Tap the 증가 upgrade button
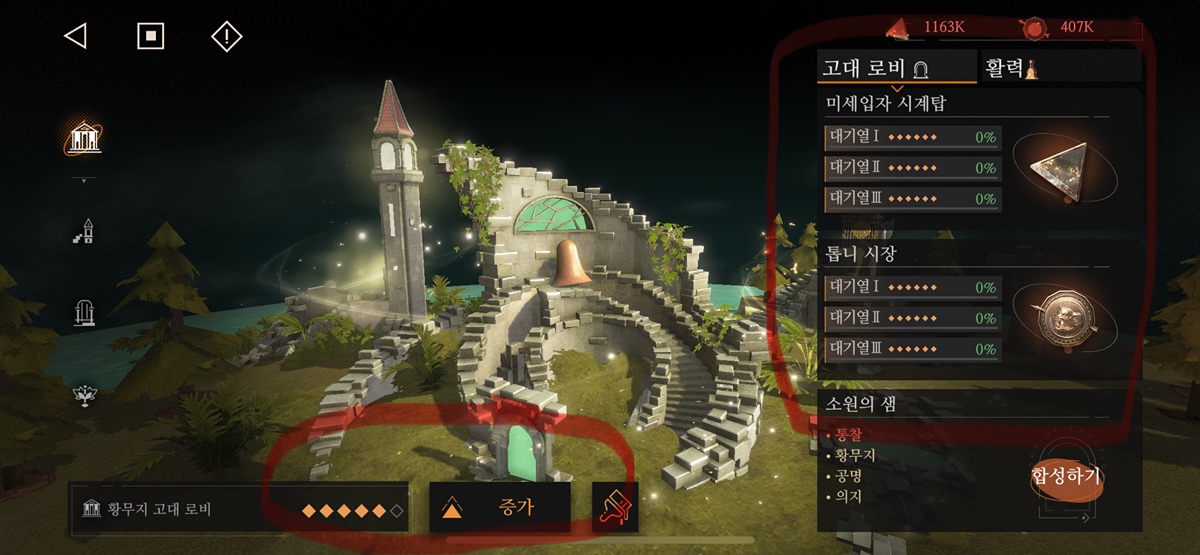Viewport: 1200px width, 555px height. pos(500,507)
